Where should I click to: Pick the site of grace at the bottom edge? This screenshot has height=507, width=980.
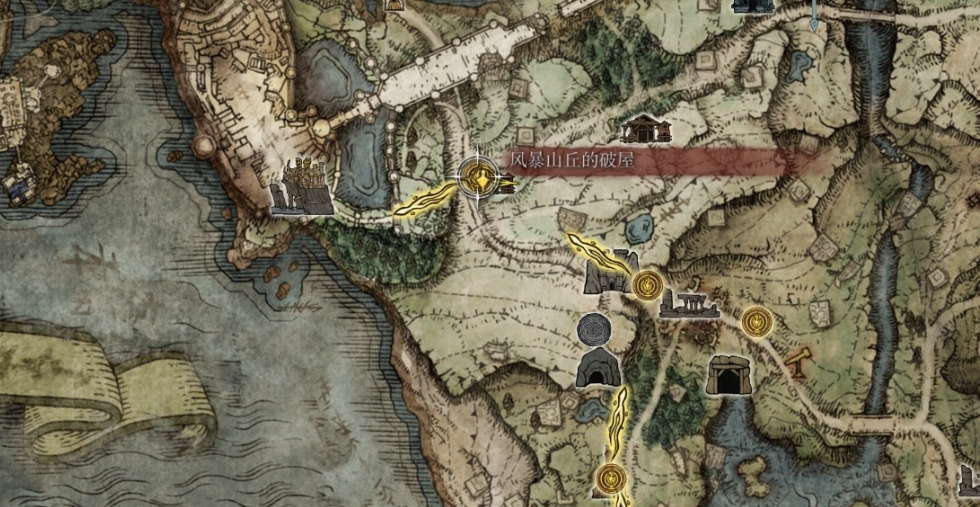[x=610, y=480]
